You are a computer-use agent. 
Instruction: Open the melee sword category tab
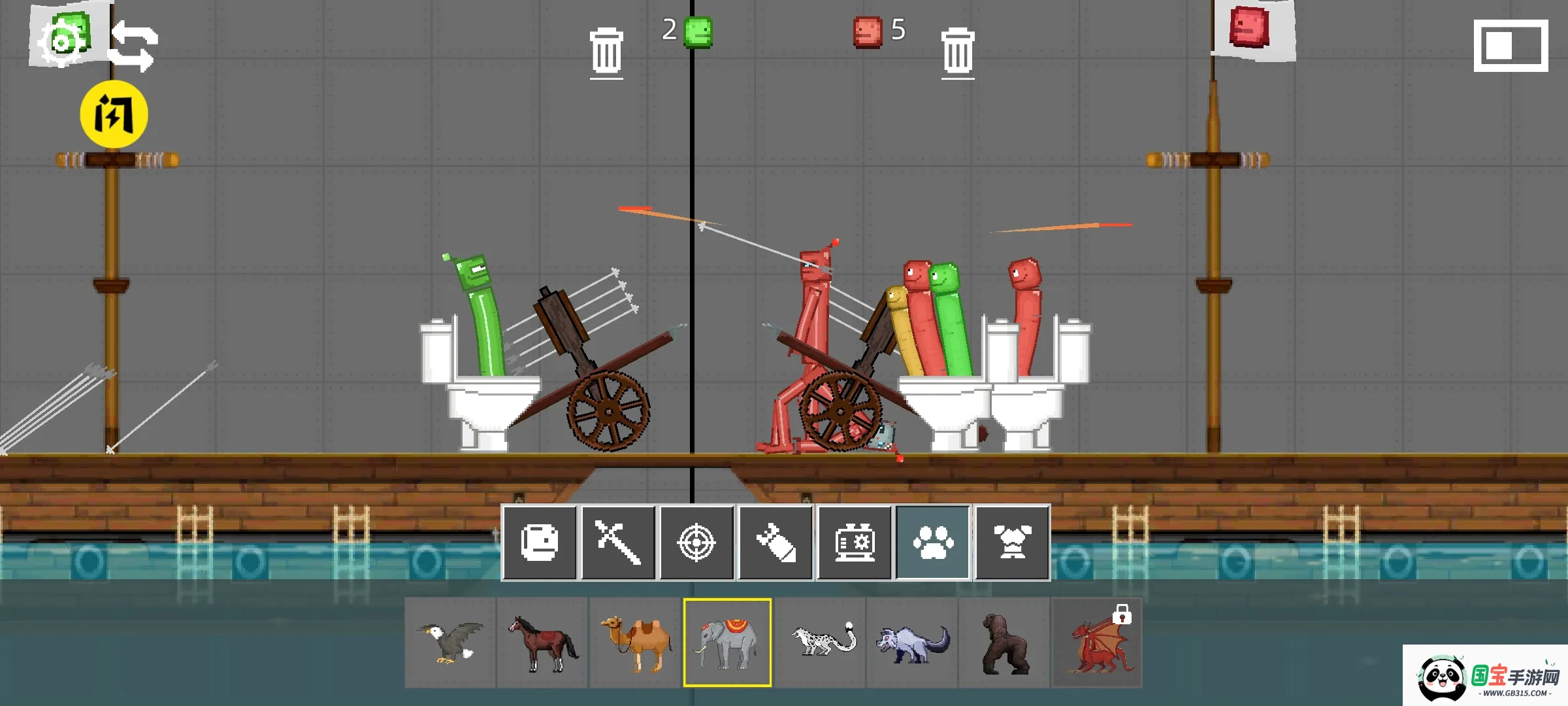pos(618,543)
